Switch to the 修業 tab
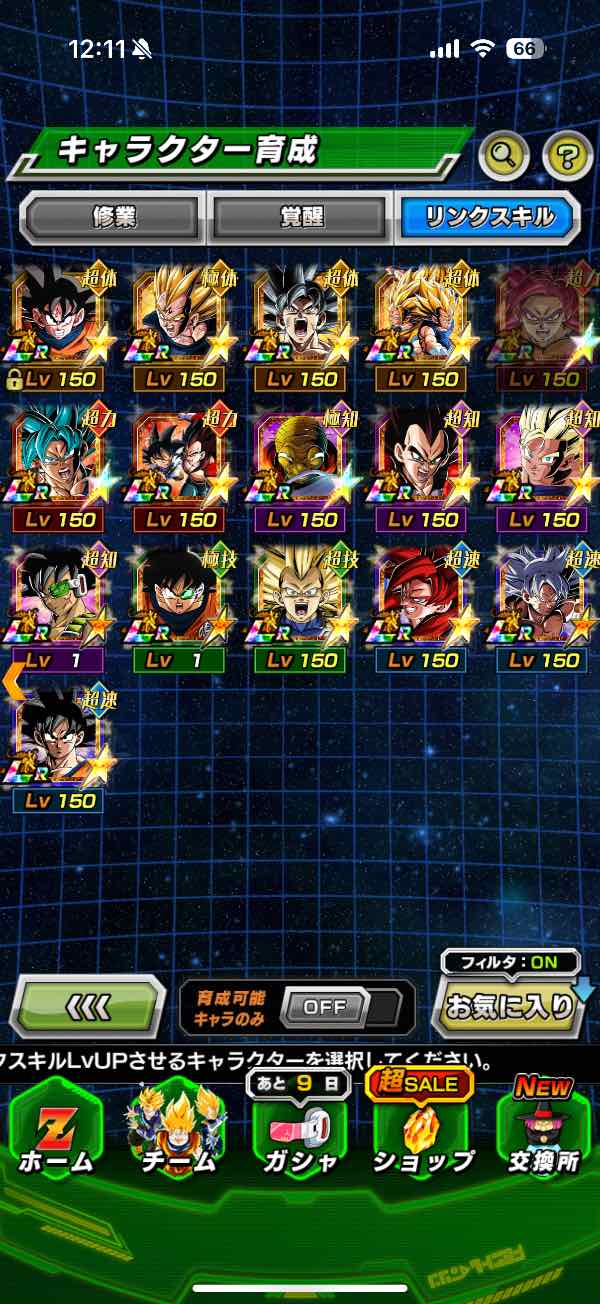Viewport: 600px width, 1304px height. click(112, 217)
